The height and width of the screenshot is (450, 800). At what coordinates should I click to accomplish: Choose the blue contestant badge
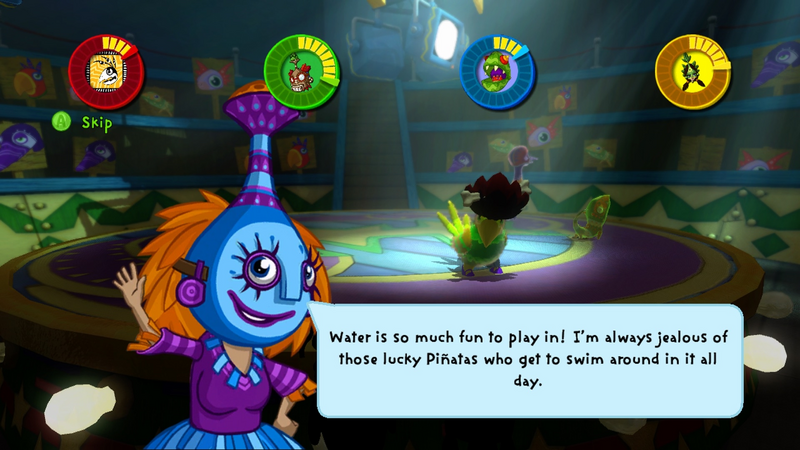click(497, 72)
